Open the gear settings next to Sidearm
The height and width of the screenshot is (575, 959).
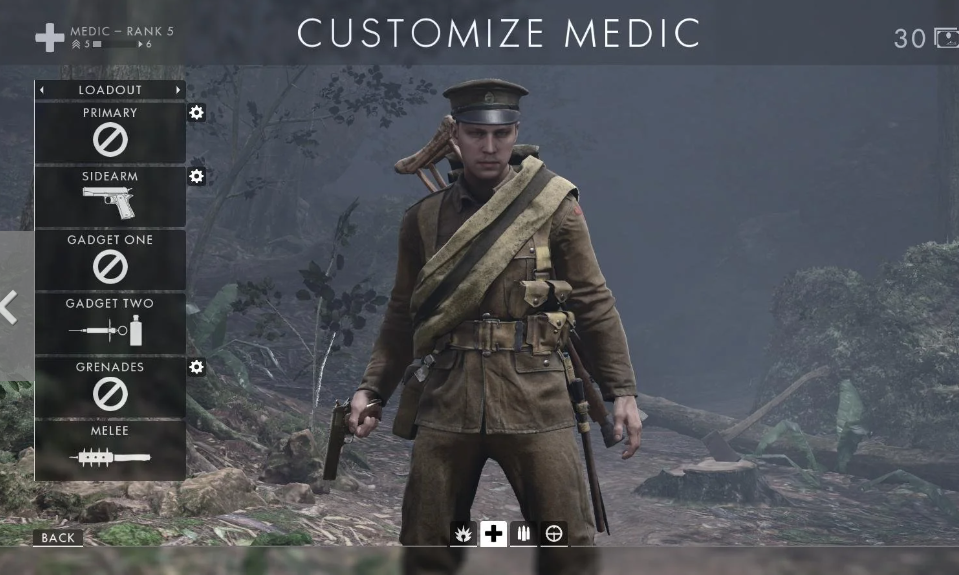(197, 176)
